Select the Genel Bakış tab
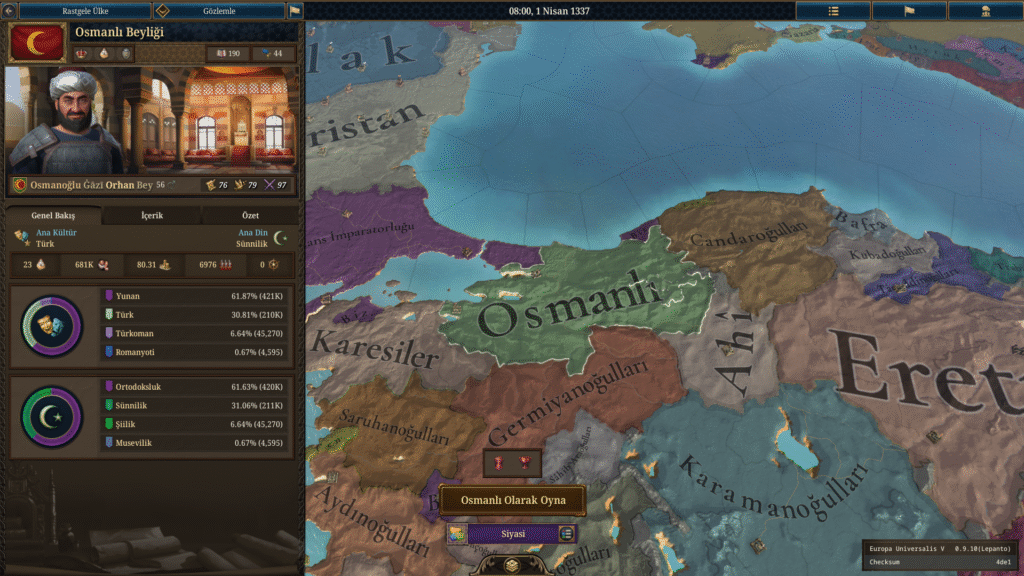The image size is (1024, 576). click(53, 215)
